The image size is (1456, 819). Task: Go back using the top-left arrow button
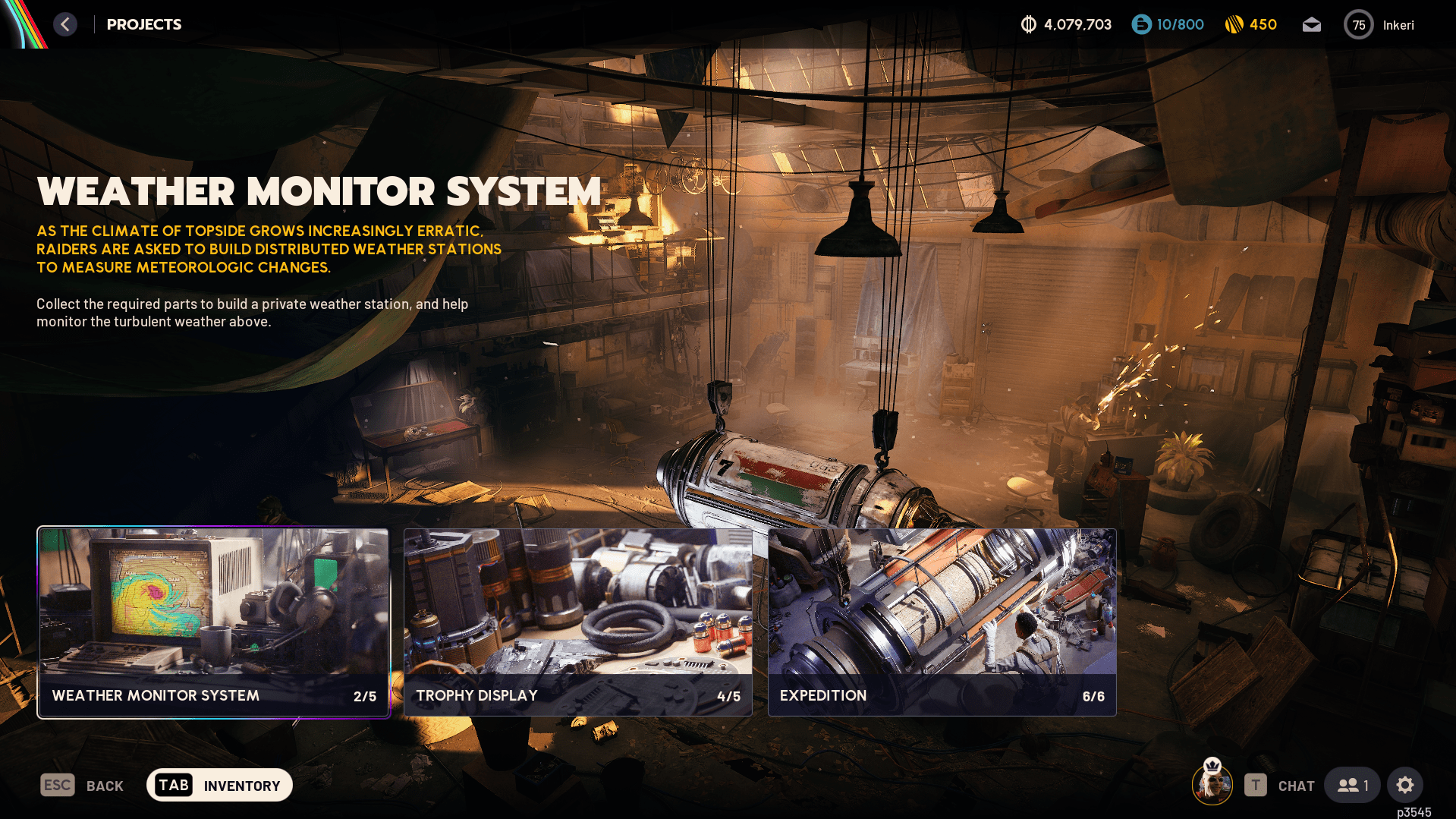click(65, 24)
